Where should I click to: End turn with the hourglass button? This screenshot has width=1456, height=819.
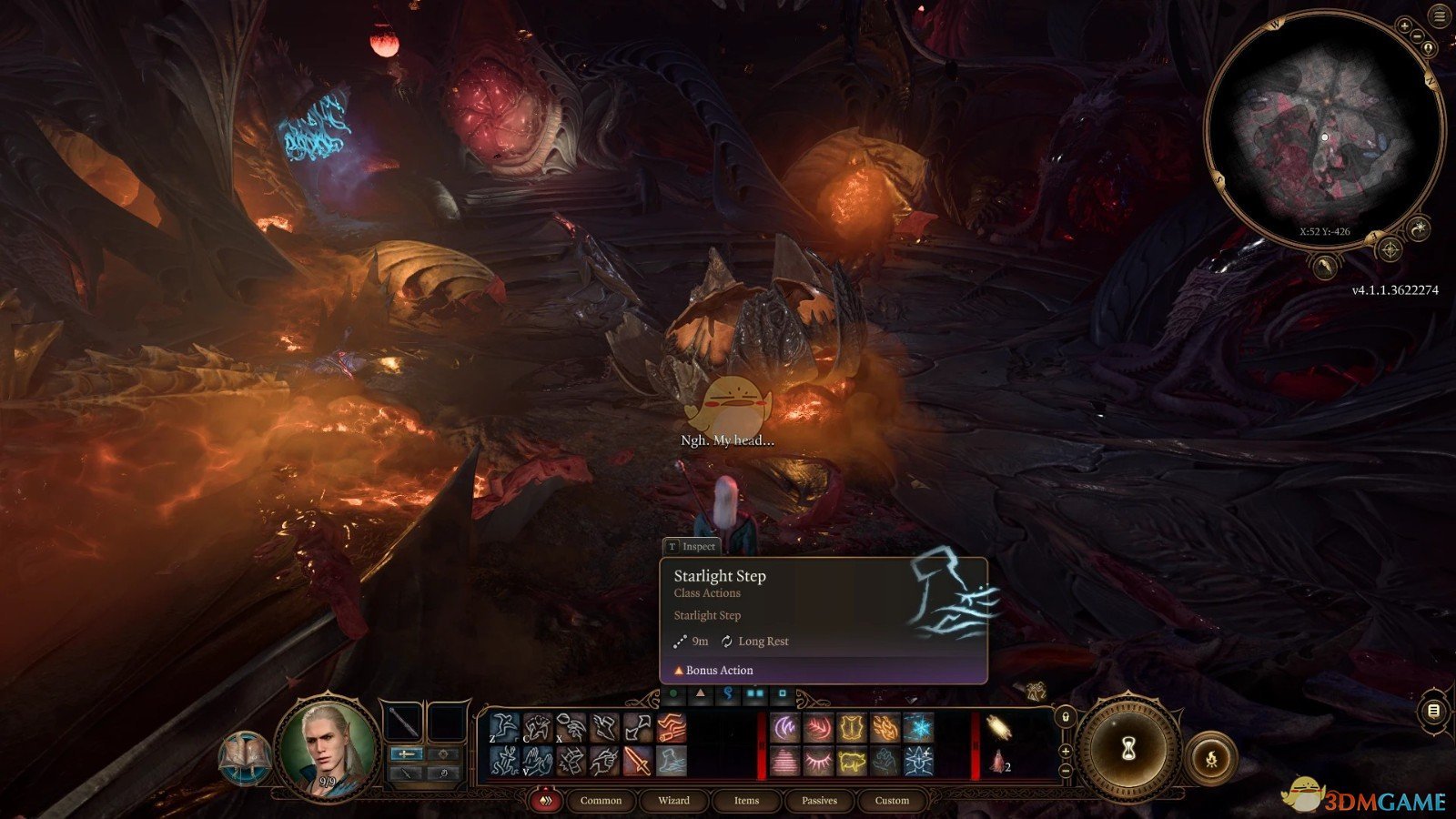point(1128,749)
